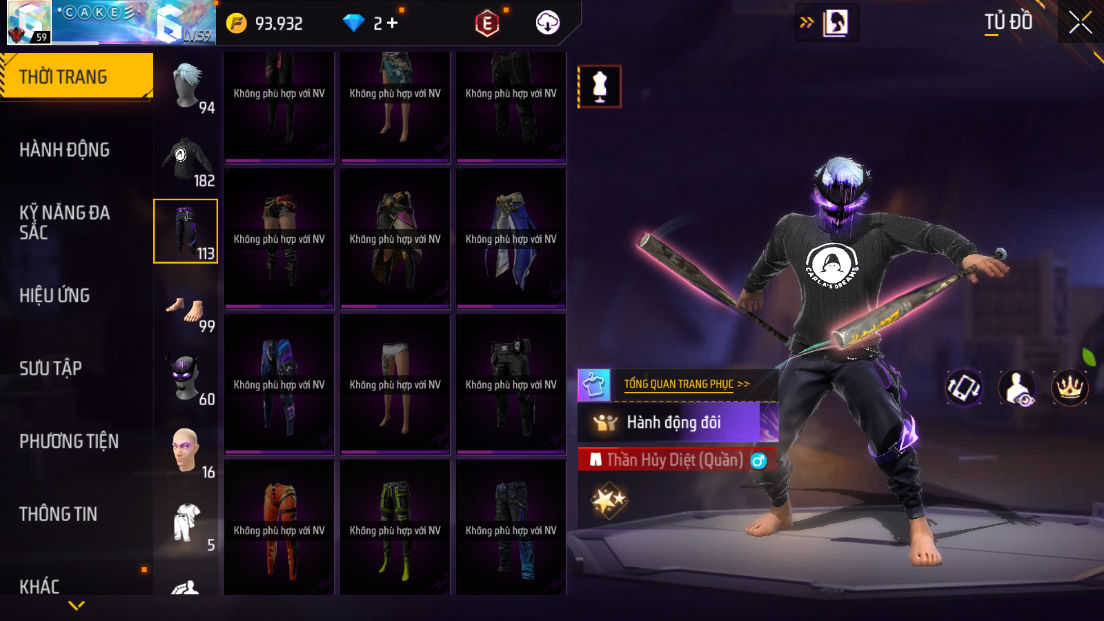Select the Kỹ Năng Đa Sắc tab
This screenshot has width=1104, height=621.
[65, 222]
